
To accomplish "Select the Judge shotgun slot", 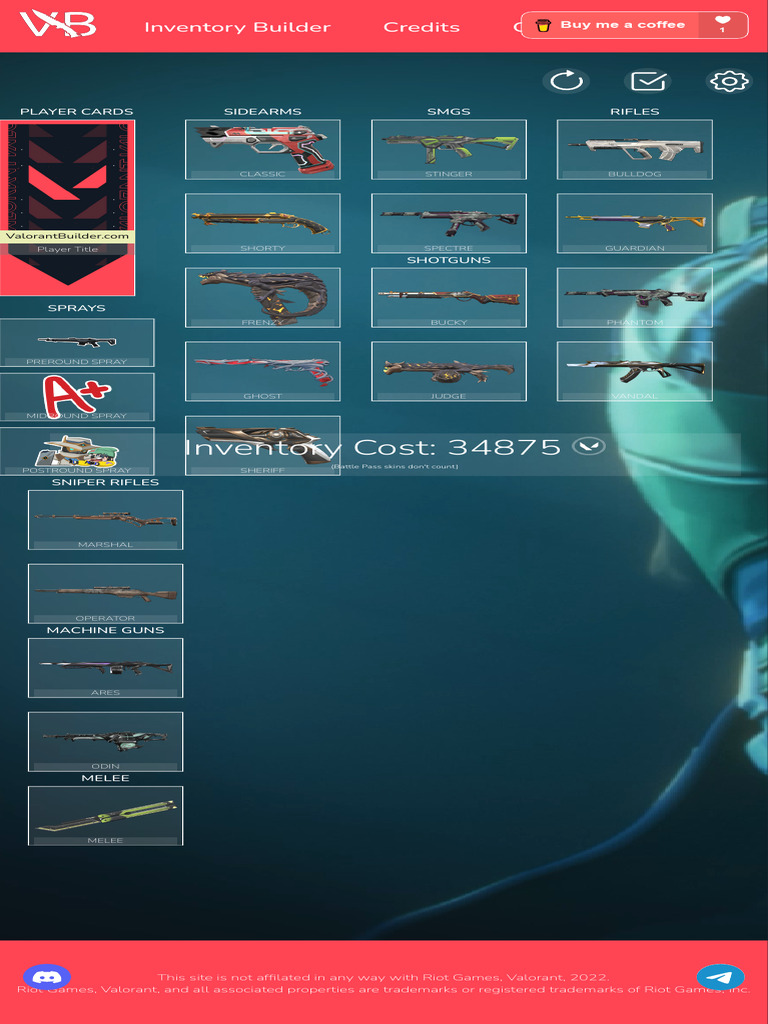I will pos(448,371).
